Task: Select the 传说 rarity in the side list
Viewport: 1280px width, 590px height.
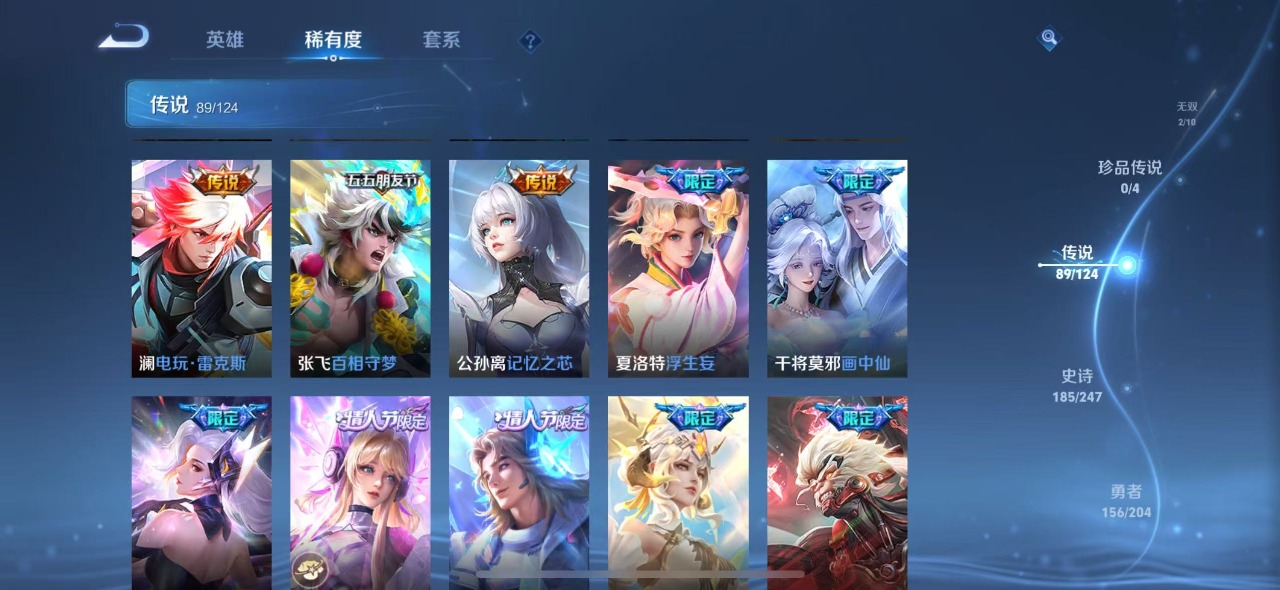Action: pyautogui.click(x=1078, y=262)
